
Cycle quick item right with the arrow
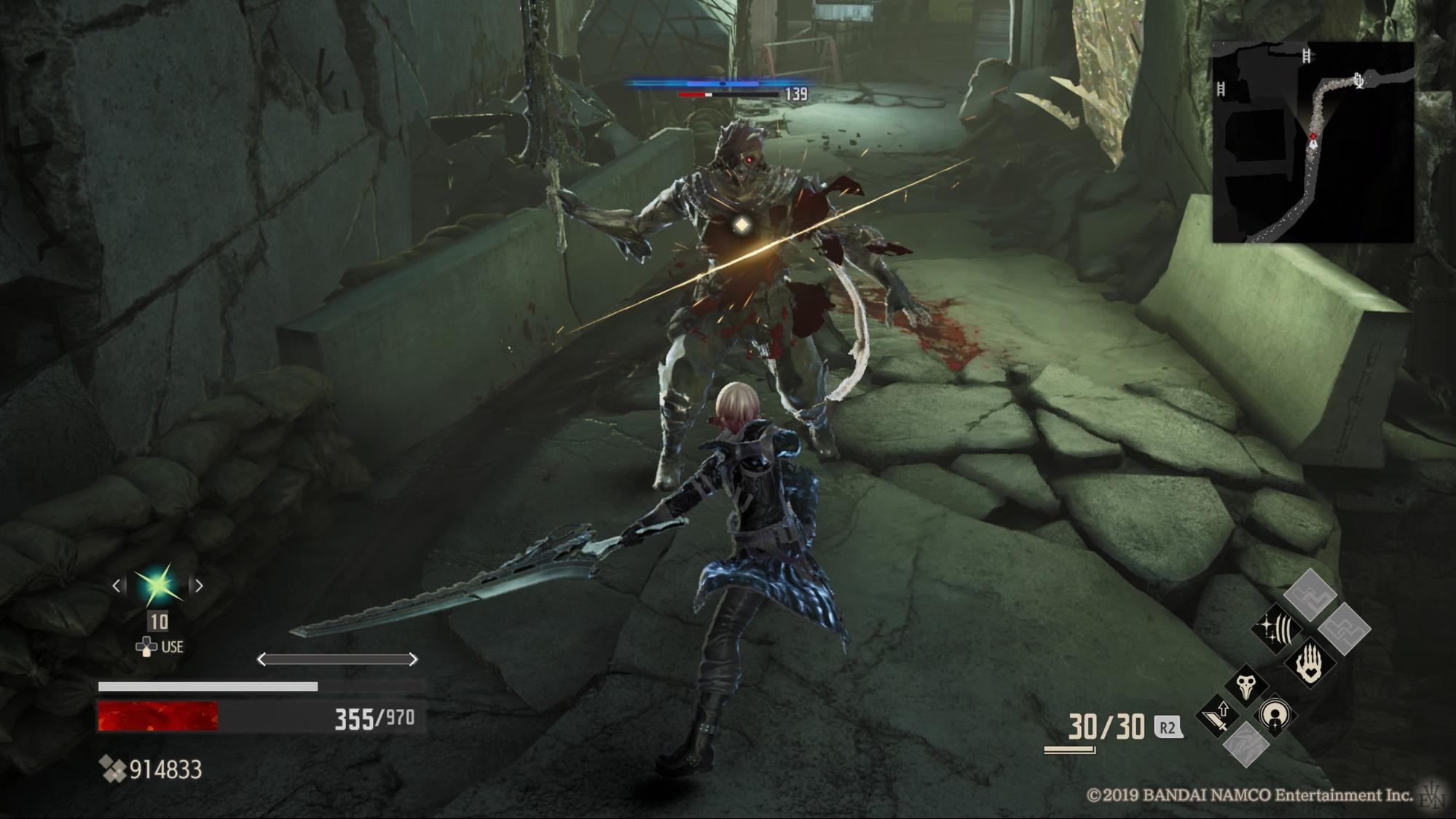tap(198, 585)
